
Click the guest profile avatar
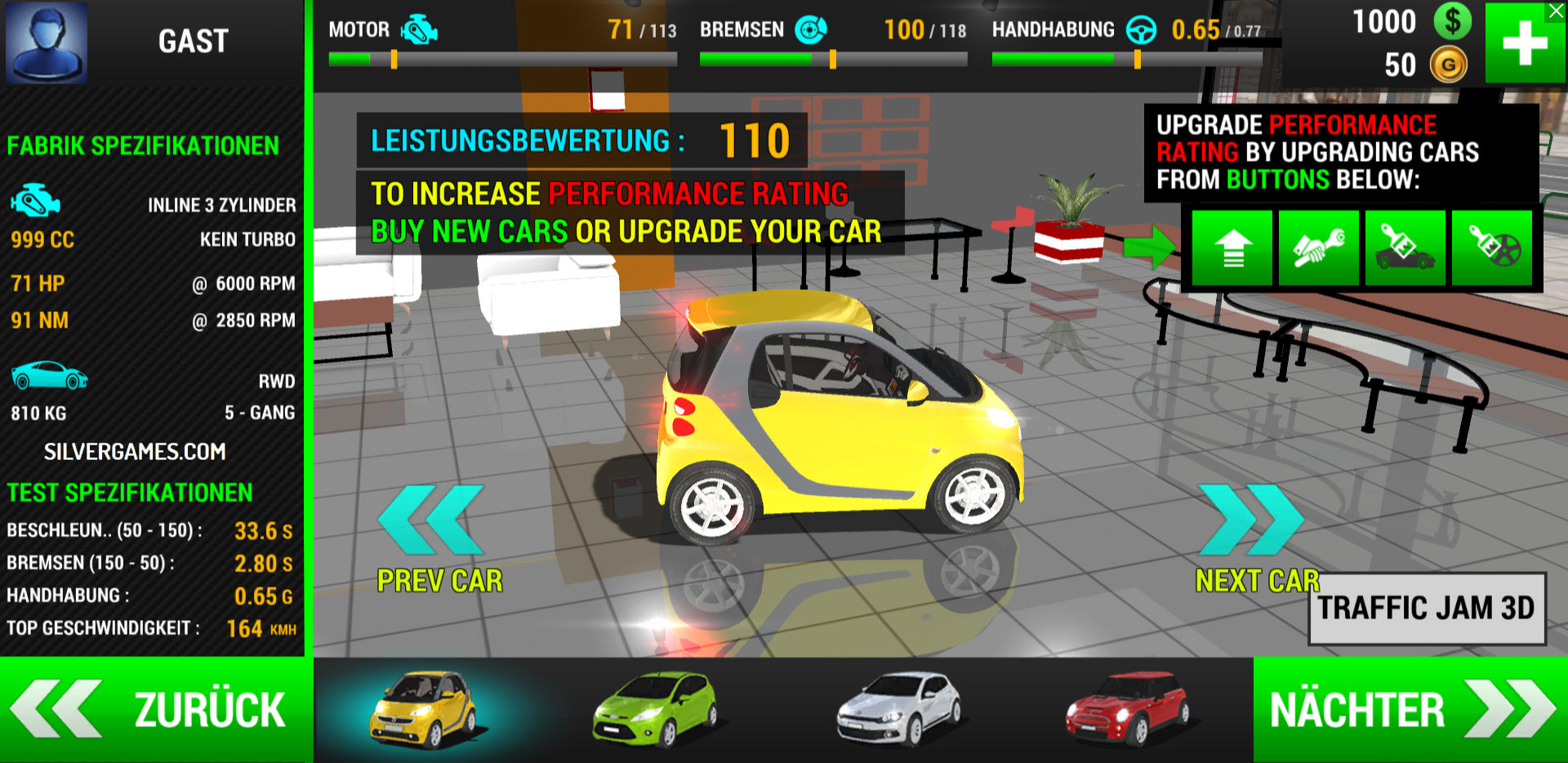click(x=47, y=42)
